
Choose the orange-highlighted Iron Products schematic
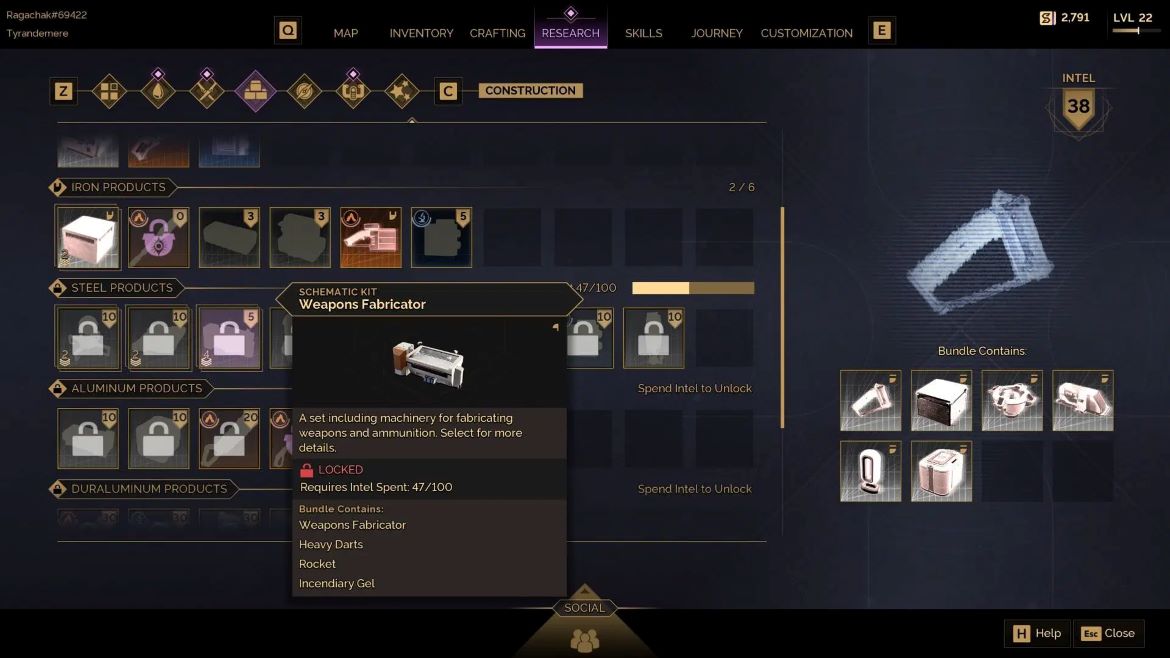pyautogui.click(x=371, y=238)
